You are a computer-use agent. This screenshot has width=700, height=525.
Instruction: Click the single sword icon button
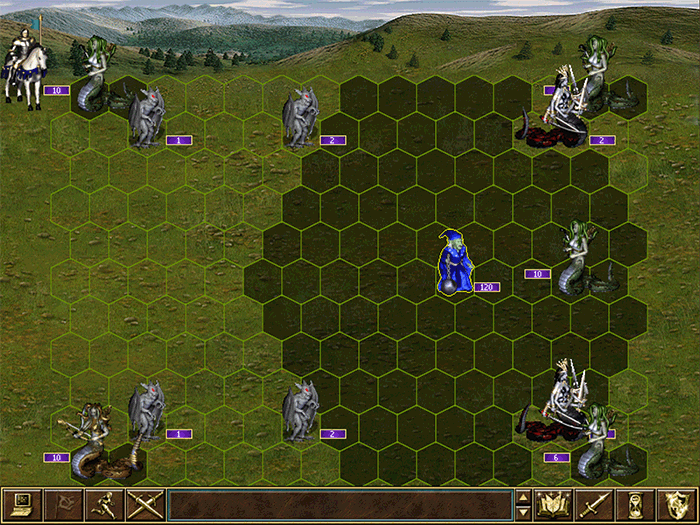(594, 504)
